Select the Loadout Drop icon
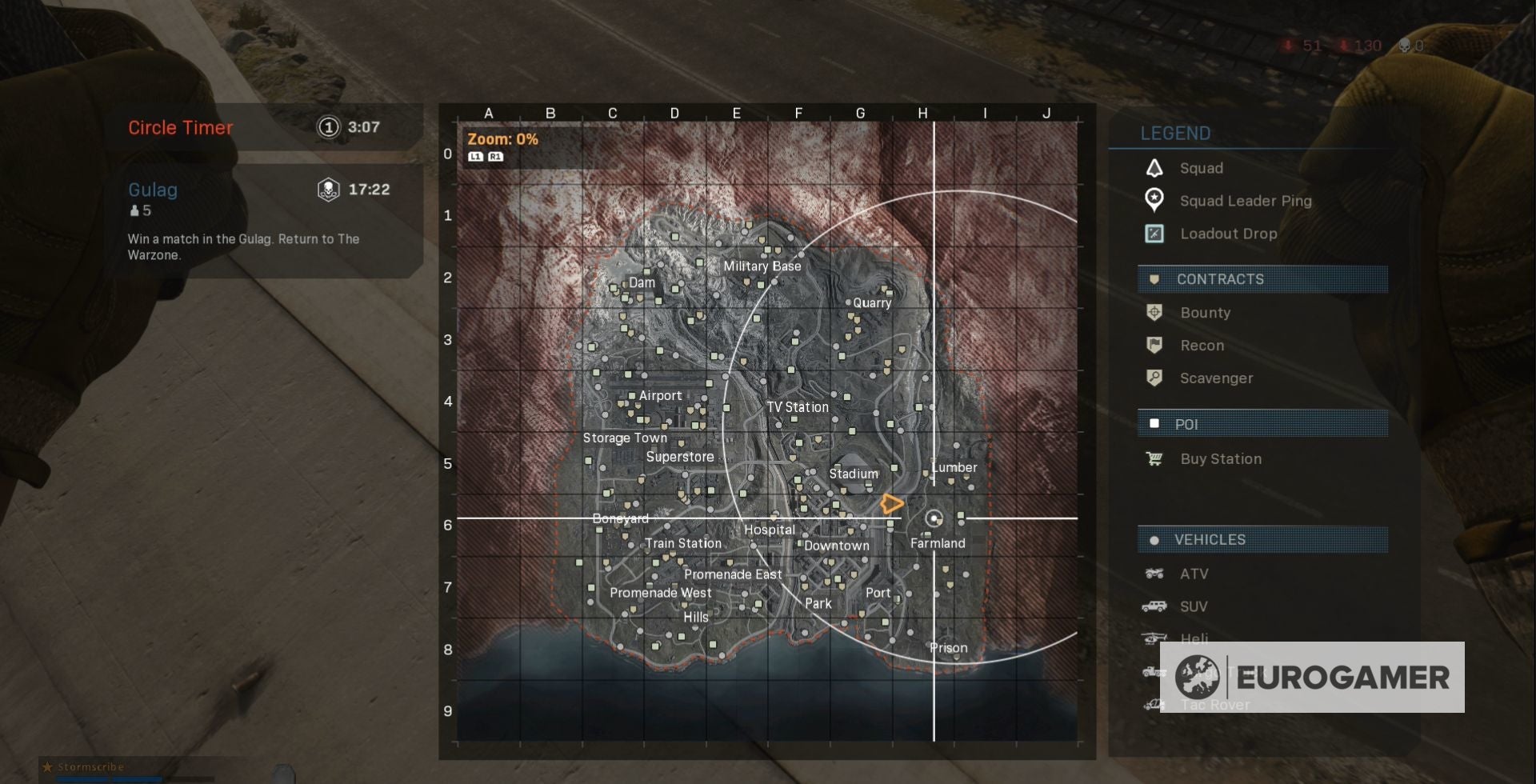The height and width of the screenshot is (784, 1536). pyautogui.click(x=1155, y=234)
